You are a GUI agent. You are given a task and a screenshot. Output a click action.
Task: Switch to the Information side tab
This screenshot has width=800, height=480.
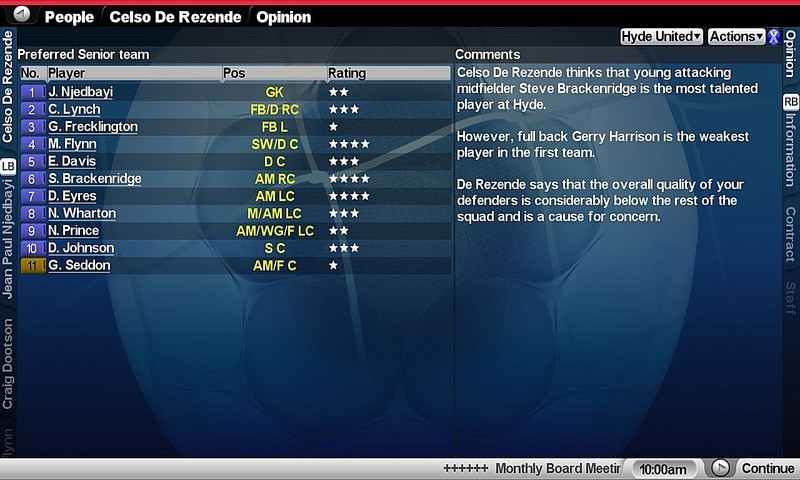click(x=790, y=147)
